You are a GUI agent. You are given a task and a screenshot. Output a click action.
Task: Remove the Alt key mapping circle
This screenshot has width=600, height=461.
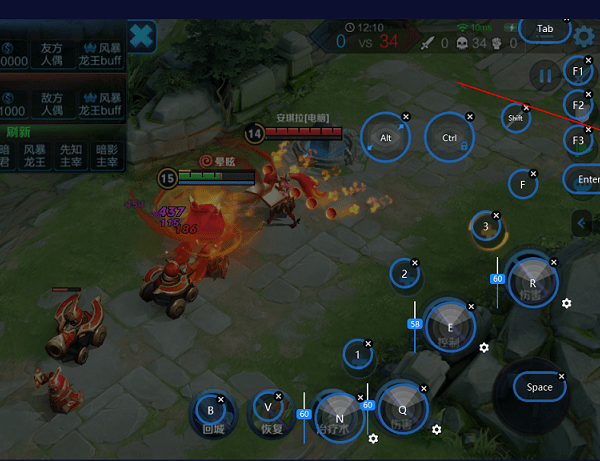405,117
